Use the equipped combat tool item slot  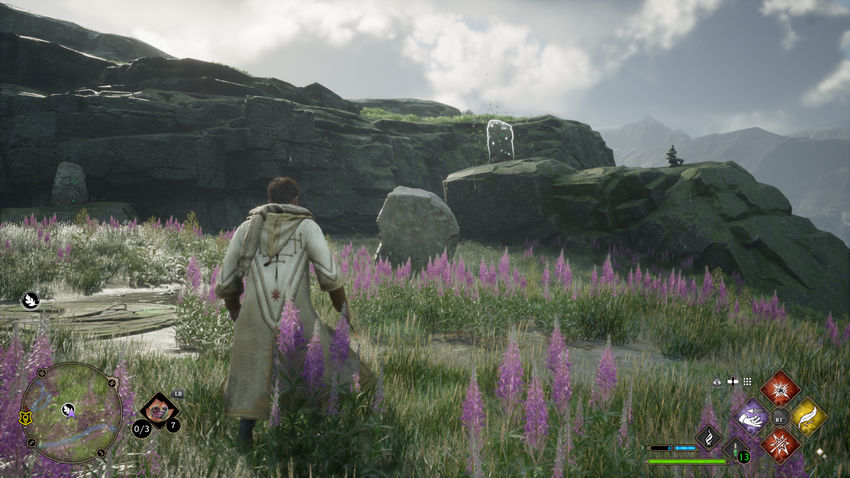tap(158, 408)
